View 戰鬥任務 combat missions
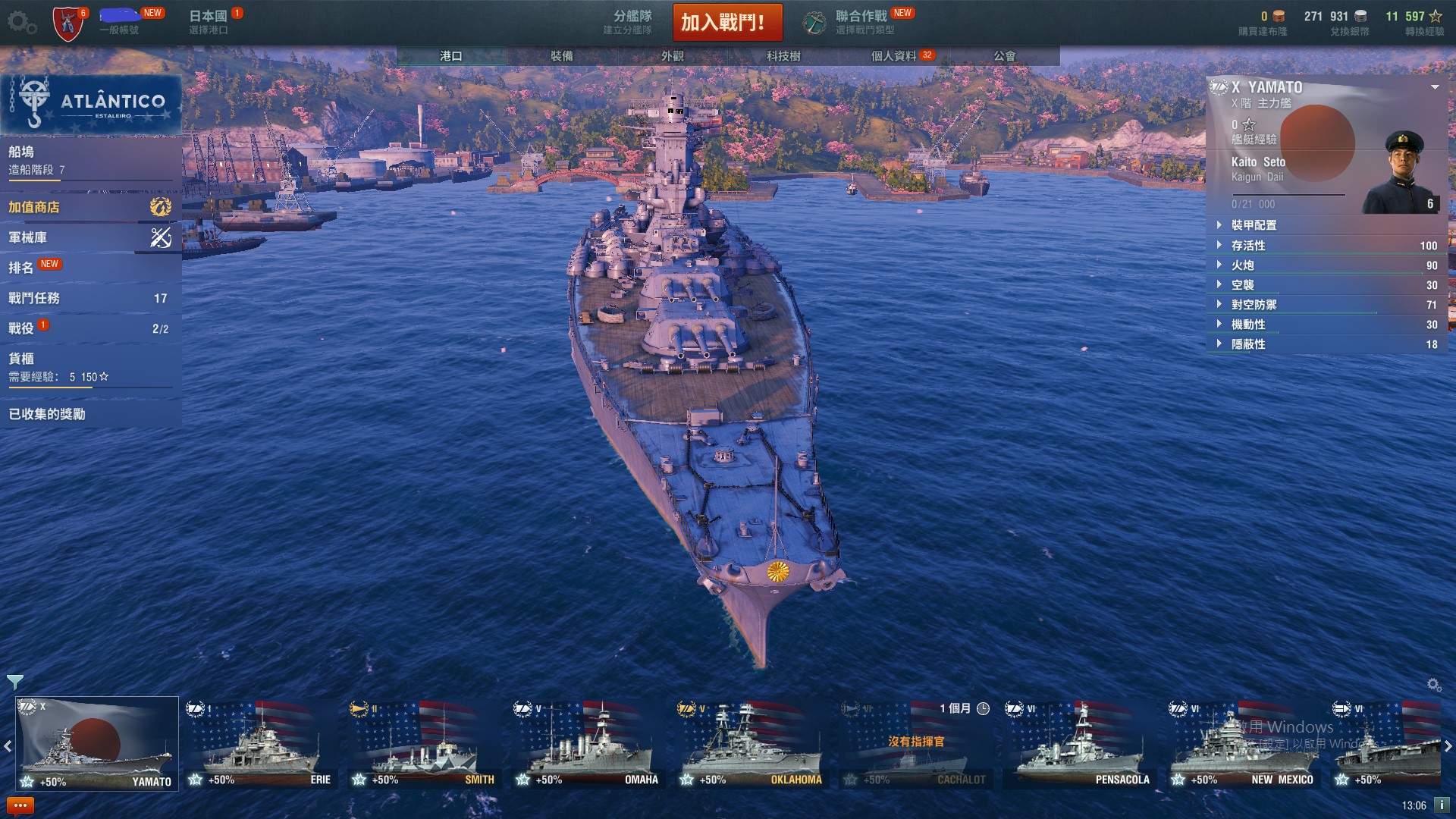 89,298
